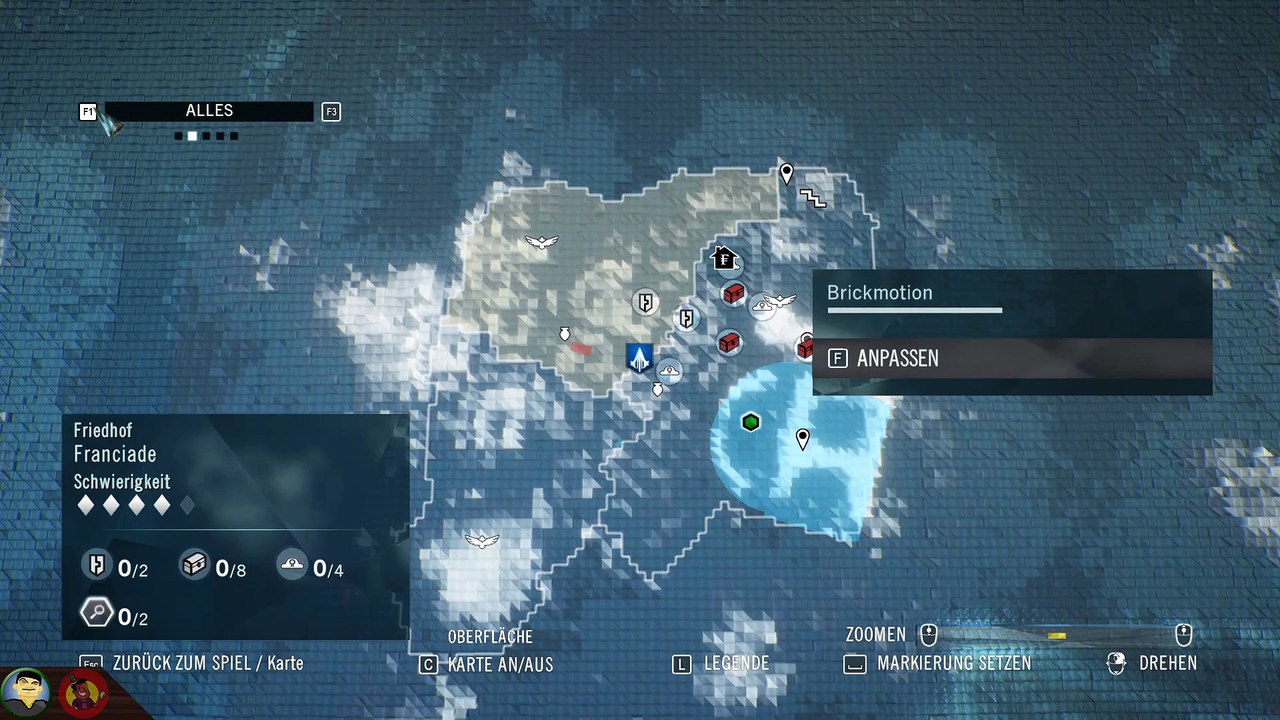This screenshot has height=720, width=1280.
Task: Select the staircase entrance map icon
Action: (x=813, y=199)
